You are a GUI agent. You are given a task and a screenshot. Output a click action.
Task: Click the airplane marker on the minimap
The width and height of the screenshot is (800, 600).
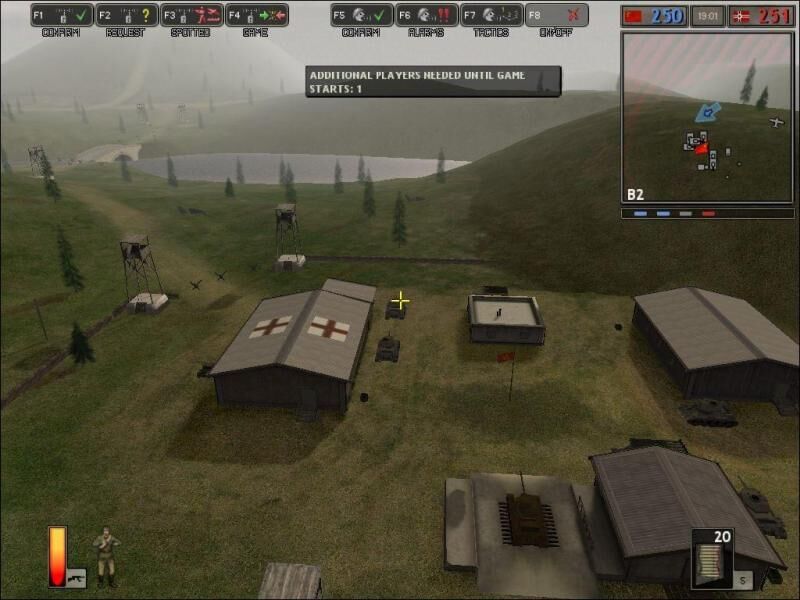point(777,122)
